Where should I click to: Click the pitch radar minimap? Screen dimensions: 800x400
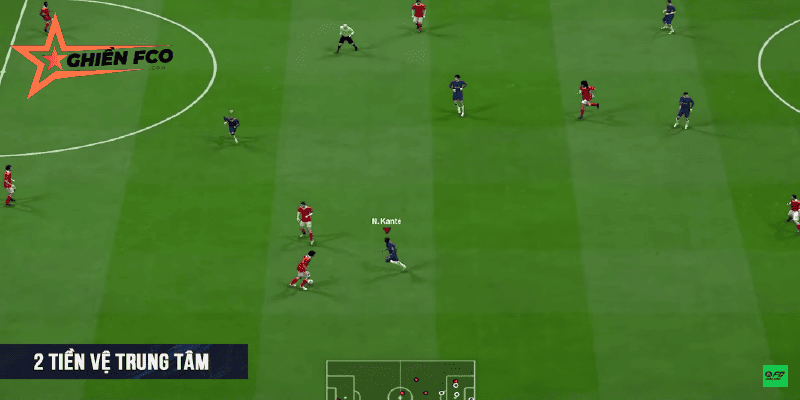click(401, 381)
